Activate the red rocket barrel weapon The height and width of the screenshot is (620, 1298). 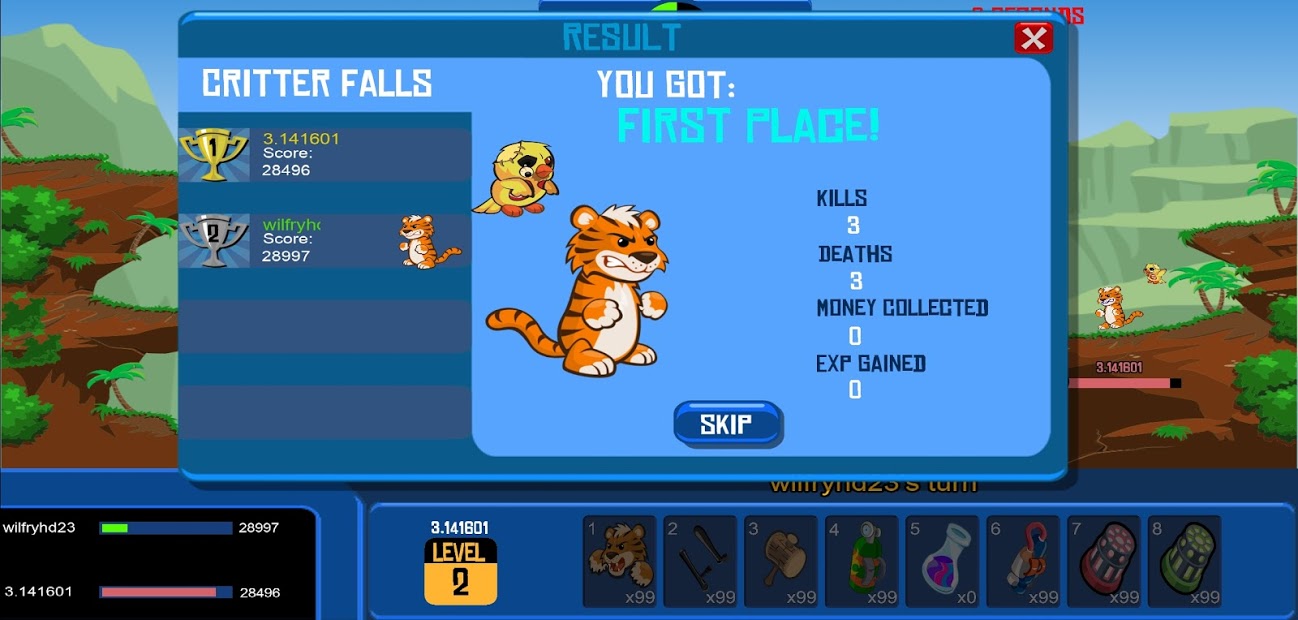pos(1103,561)
